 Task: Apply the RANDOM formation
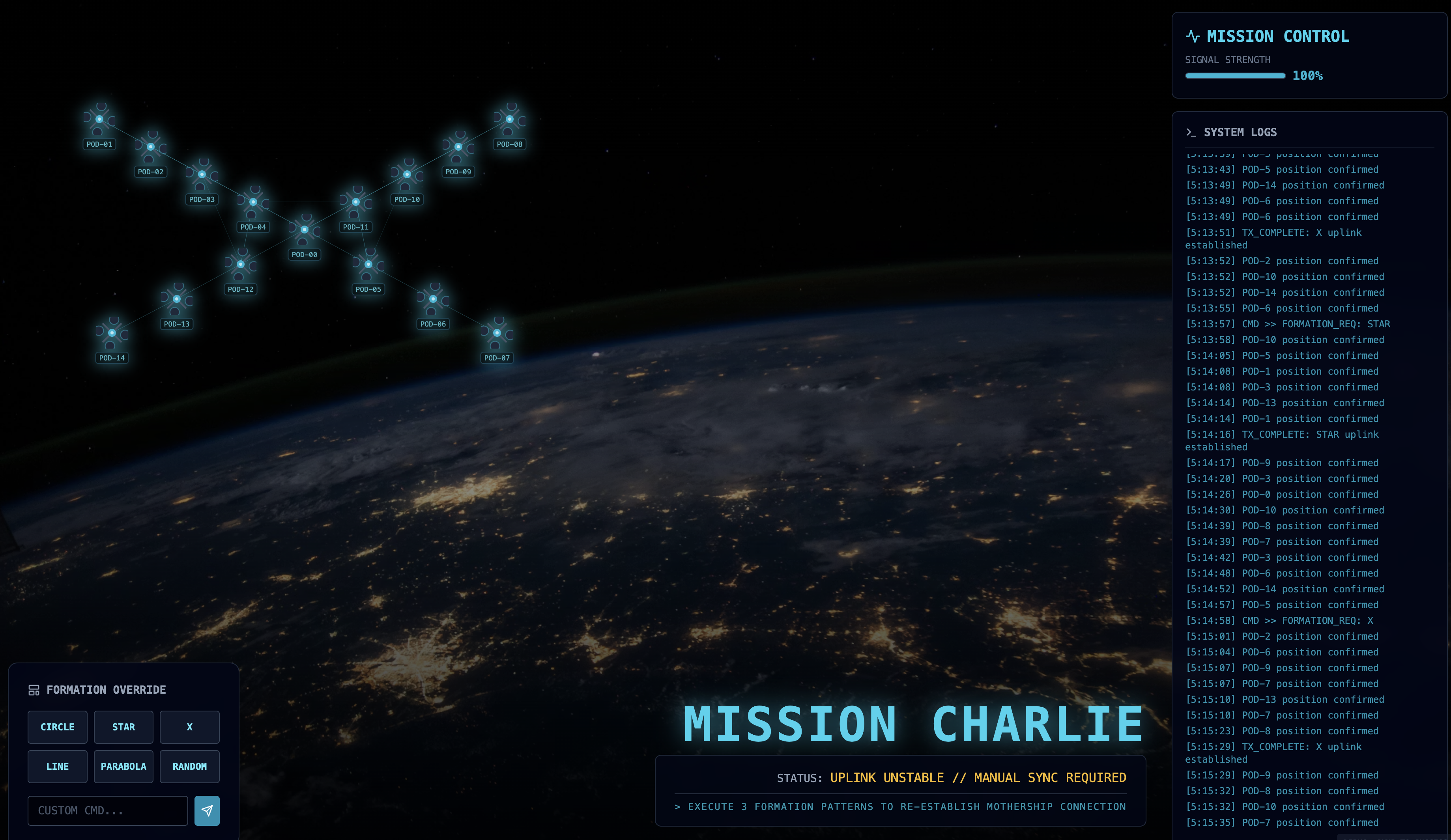[189, 766]
